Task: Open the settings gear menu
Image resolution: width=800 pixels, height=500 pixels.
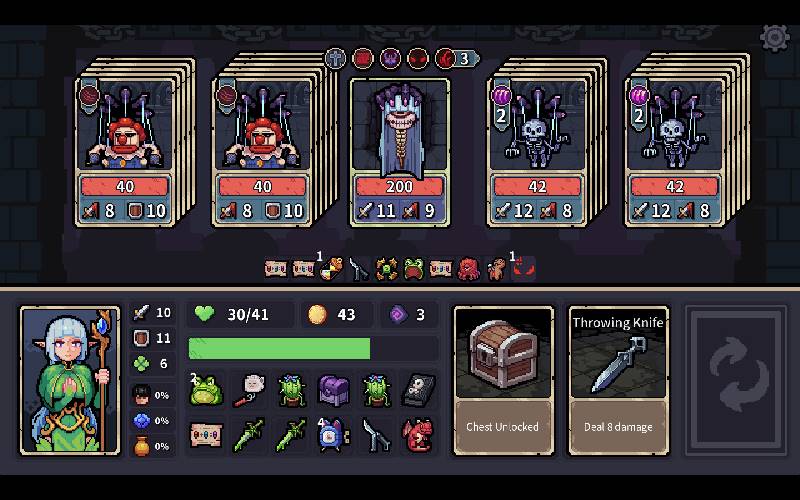Action: [774, 38]
